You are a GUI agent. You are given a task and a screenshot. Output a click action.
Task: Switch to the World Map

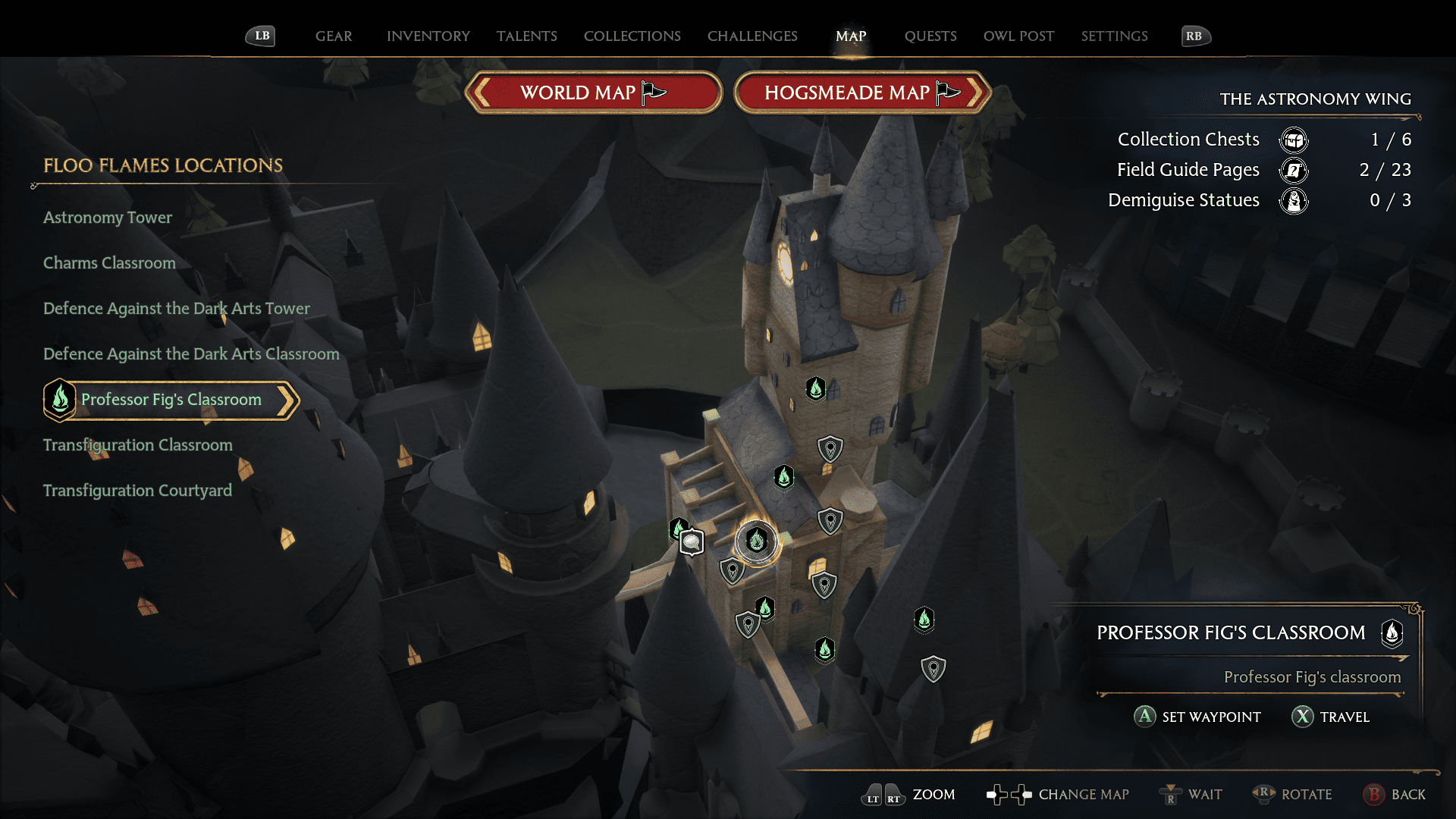594,93
